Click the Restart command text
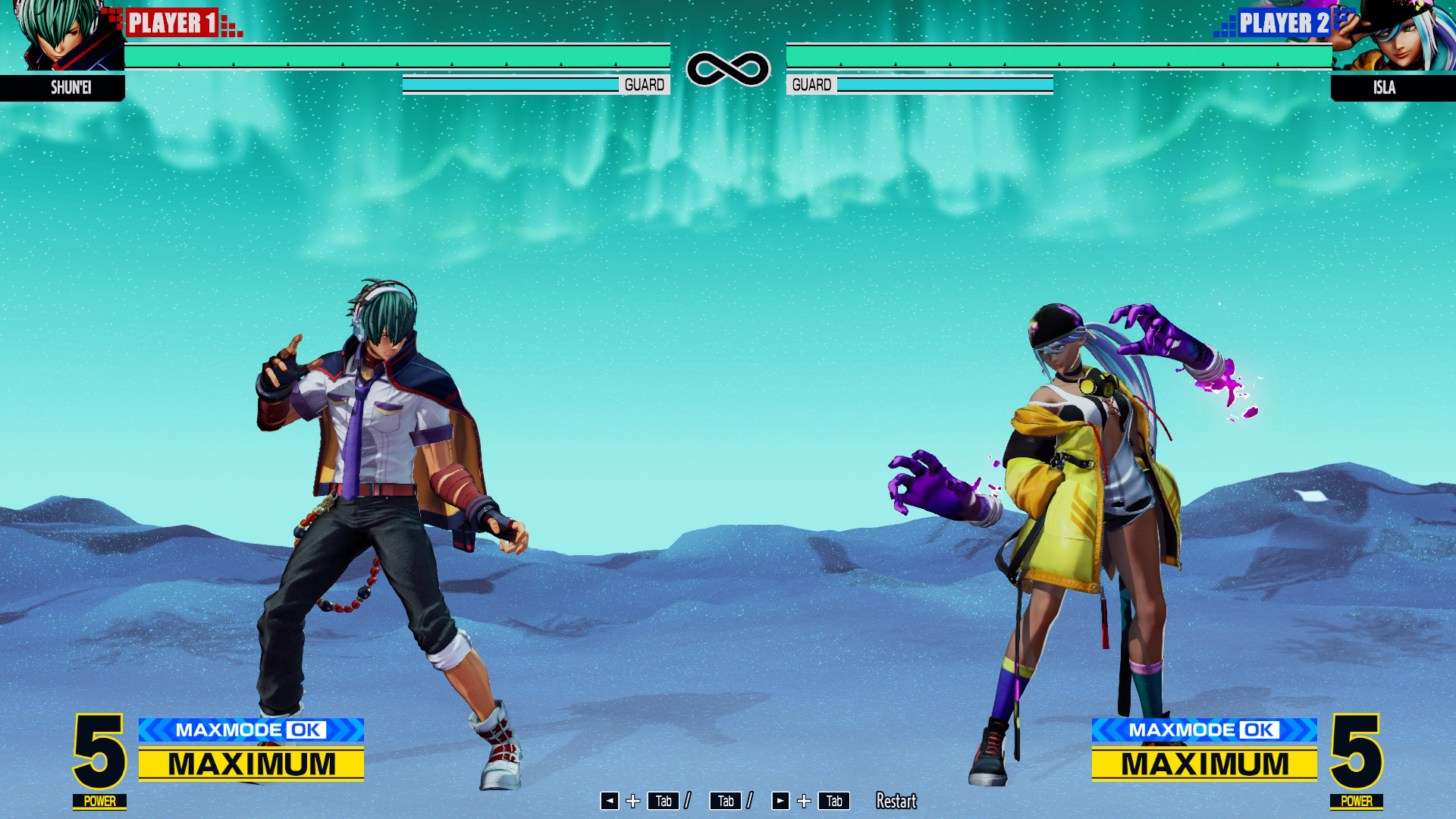Viewport: 1456px width, 819px height. [x=896, y=801]
